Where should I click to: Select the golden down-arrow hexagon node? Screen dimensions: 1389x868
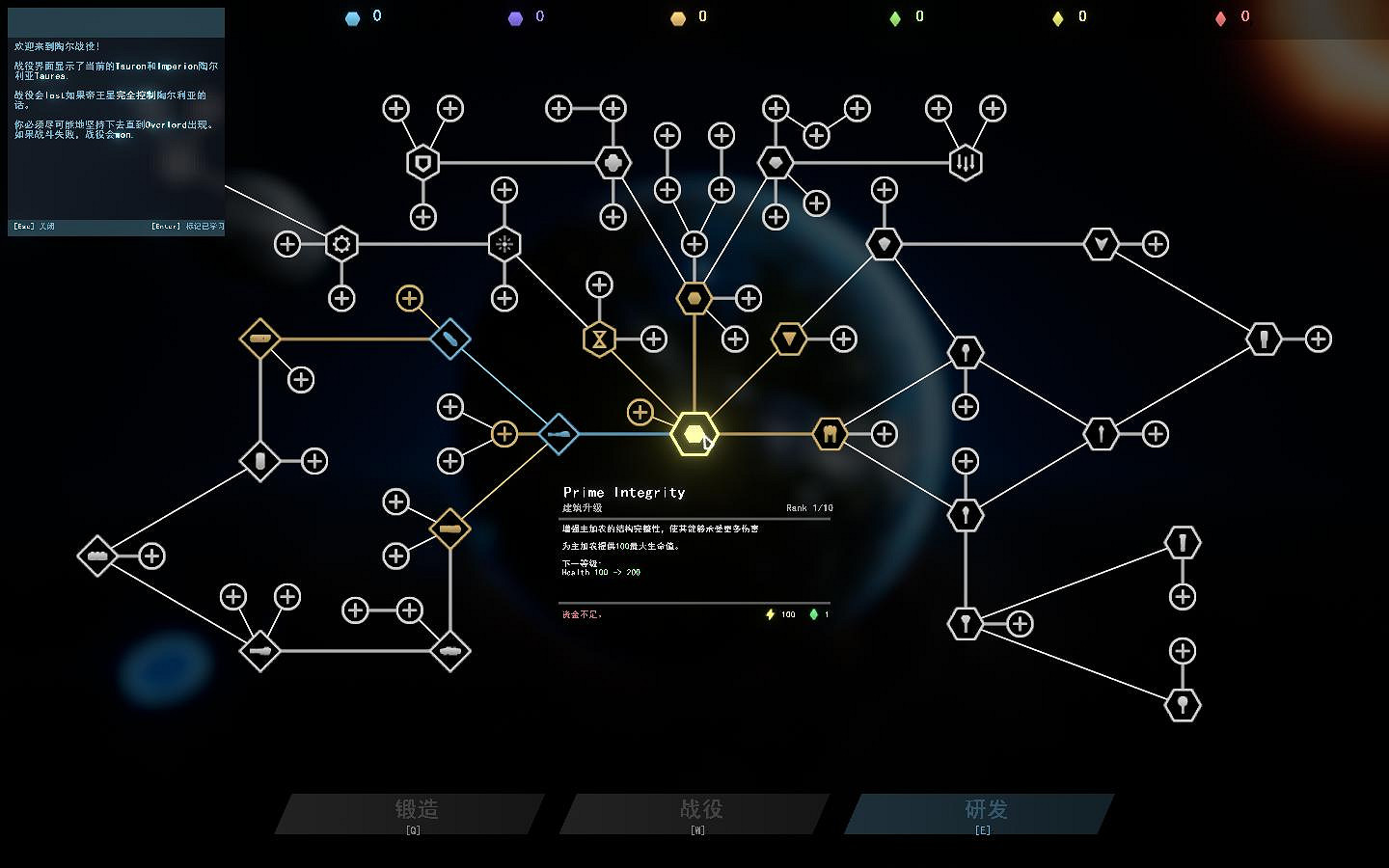(789, 339)
